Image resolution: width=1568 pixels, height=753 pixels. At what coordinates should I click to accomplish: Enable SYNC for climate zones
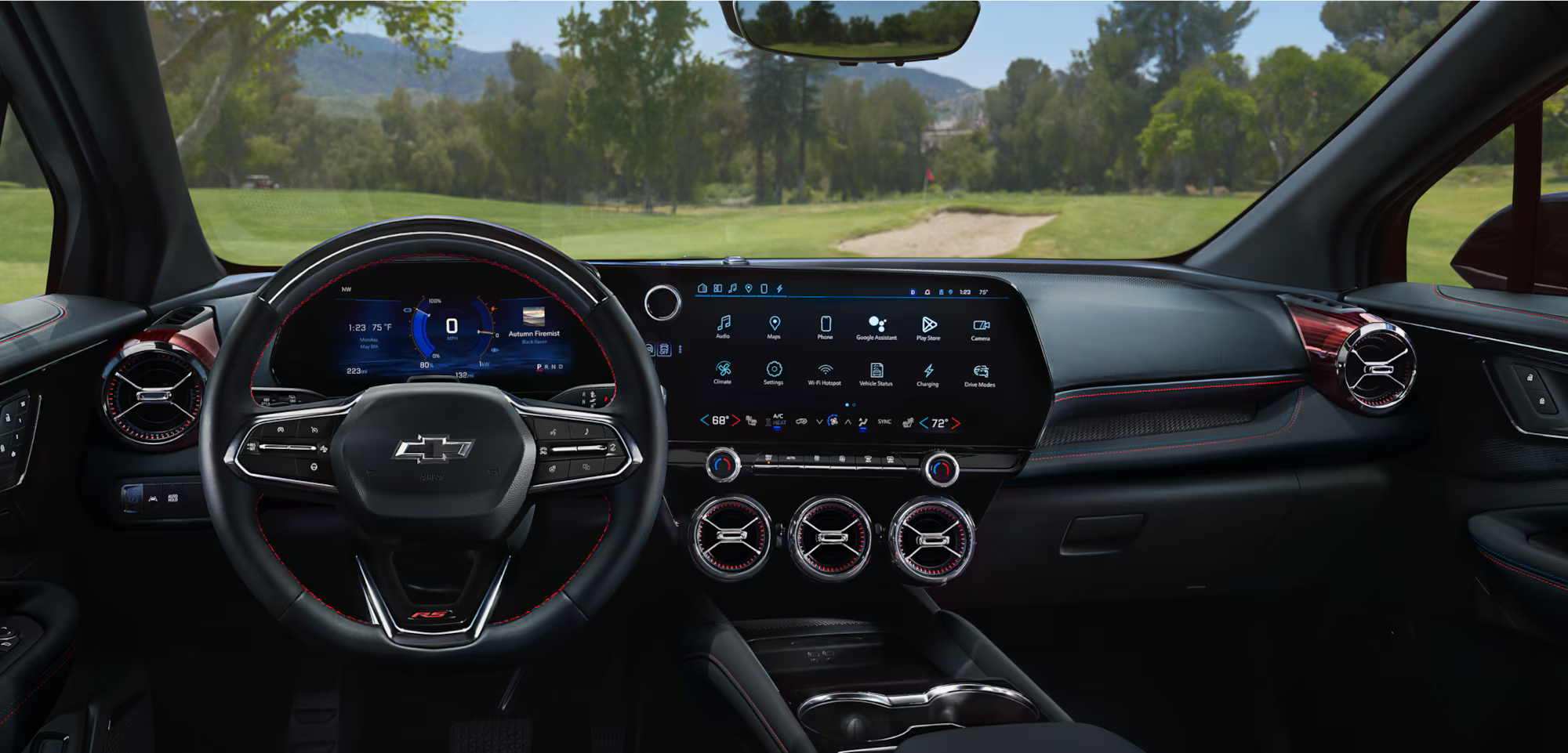click(x=884, y=422)
